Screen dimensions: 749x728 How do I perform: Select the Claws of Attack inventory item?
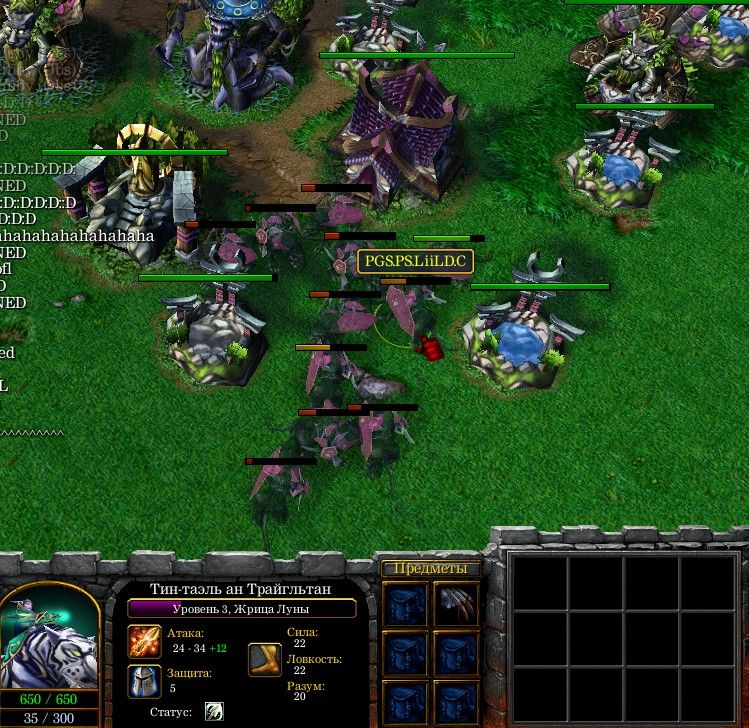point(456,604)
